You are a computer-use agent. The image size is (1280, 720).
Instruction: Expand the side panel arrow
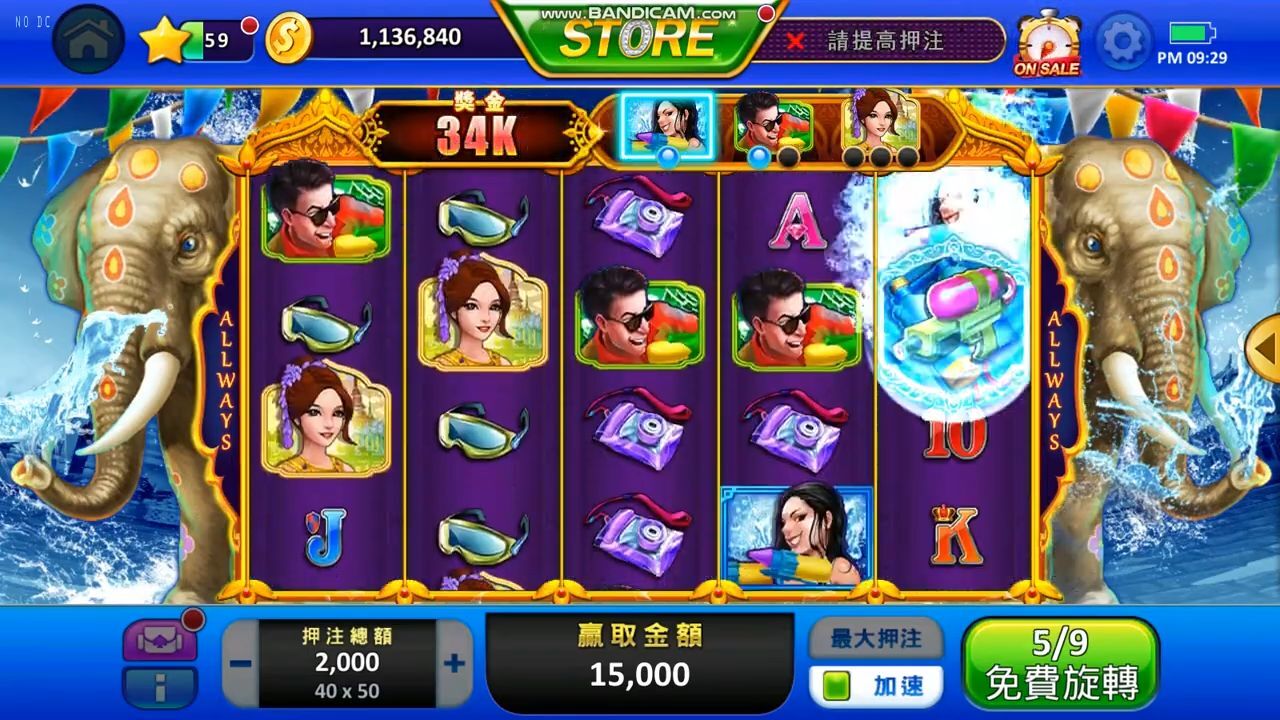(x=1266, y=348)
